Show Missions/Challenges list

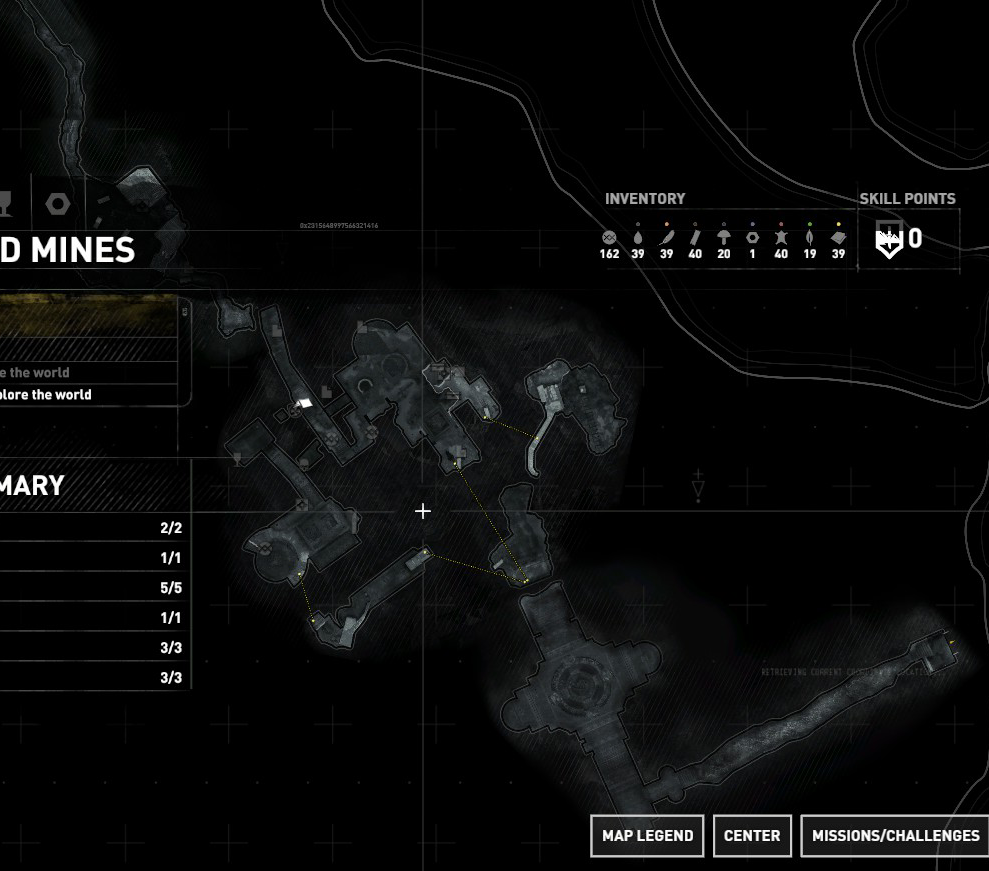[x=895, y=836]
